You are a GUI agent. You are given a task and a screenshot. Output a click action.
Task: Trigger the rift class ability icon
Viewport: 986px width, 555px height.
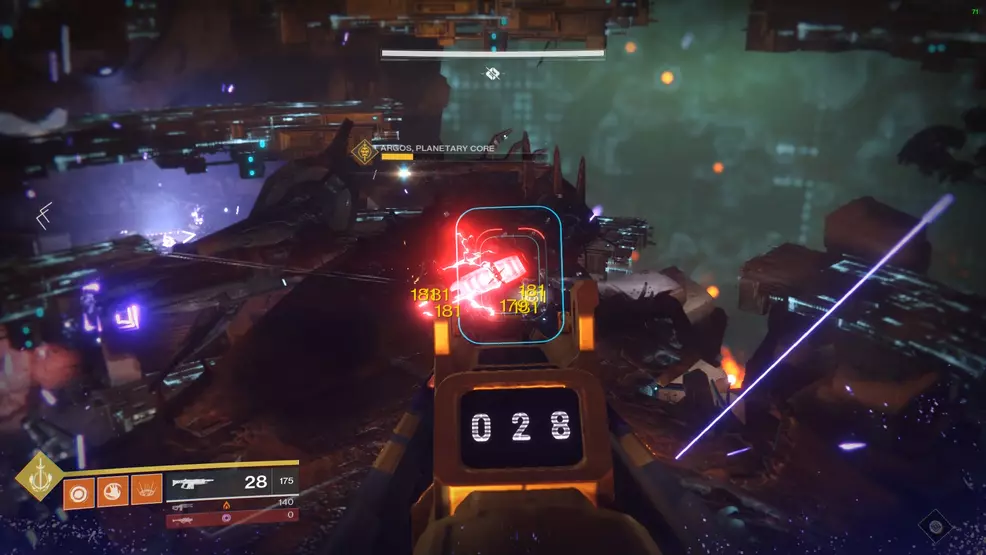(x=146, y=492)
